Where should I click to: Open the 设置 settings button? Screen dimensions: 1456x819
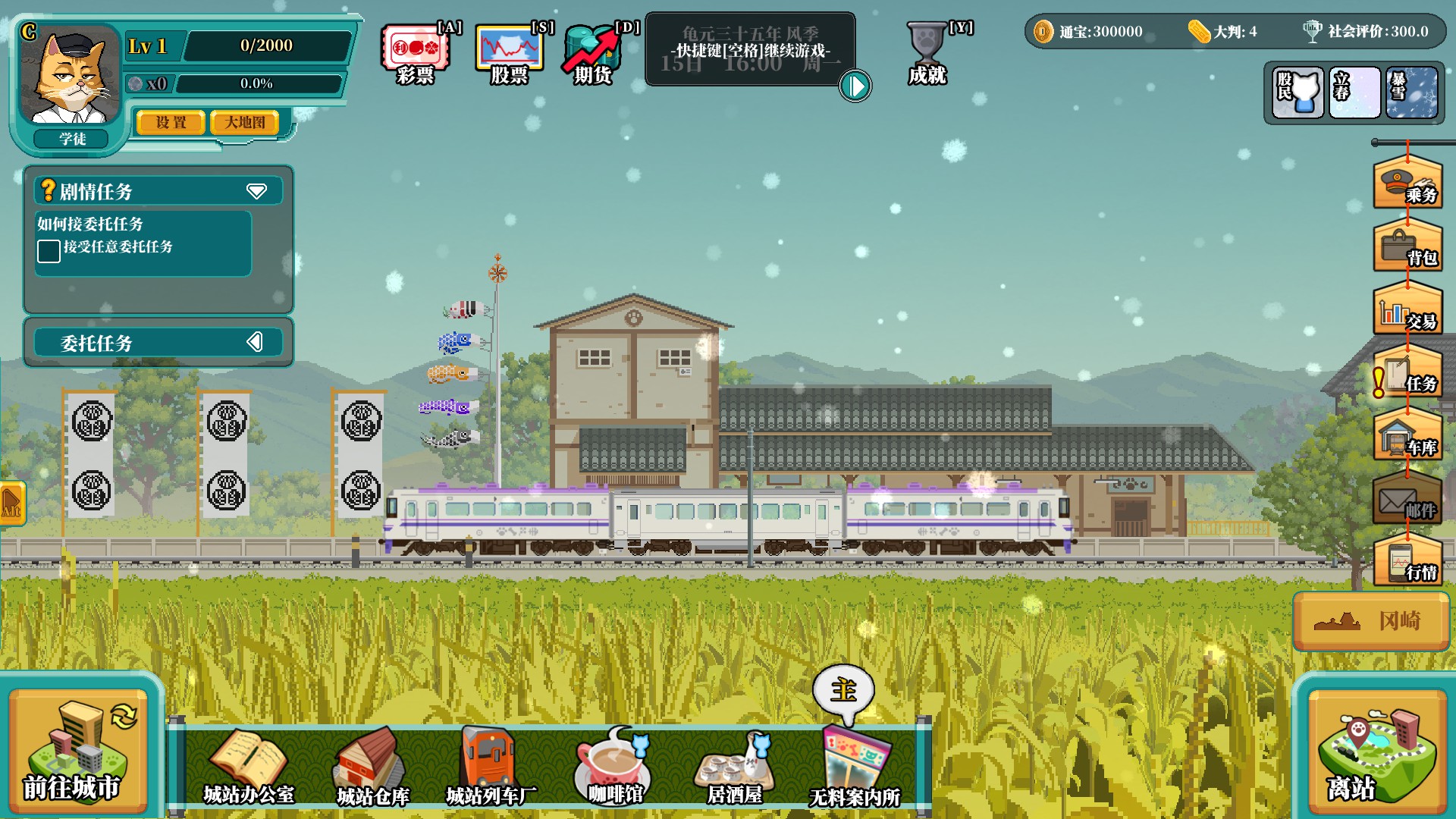point(171,123)
